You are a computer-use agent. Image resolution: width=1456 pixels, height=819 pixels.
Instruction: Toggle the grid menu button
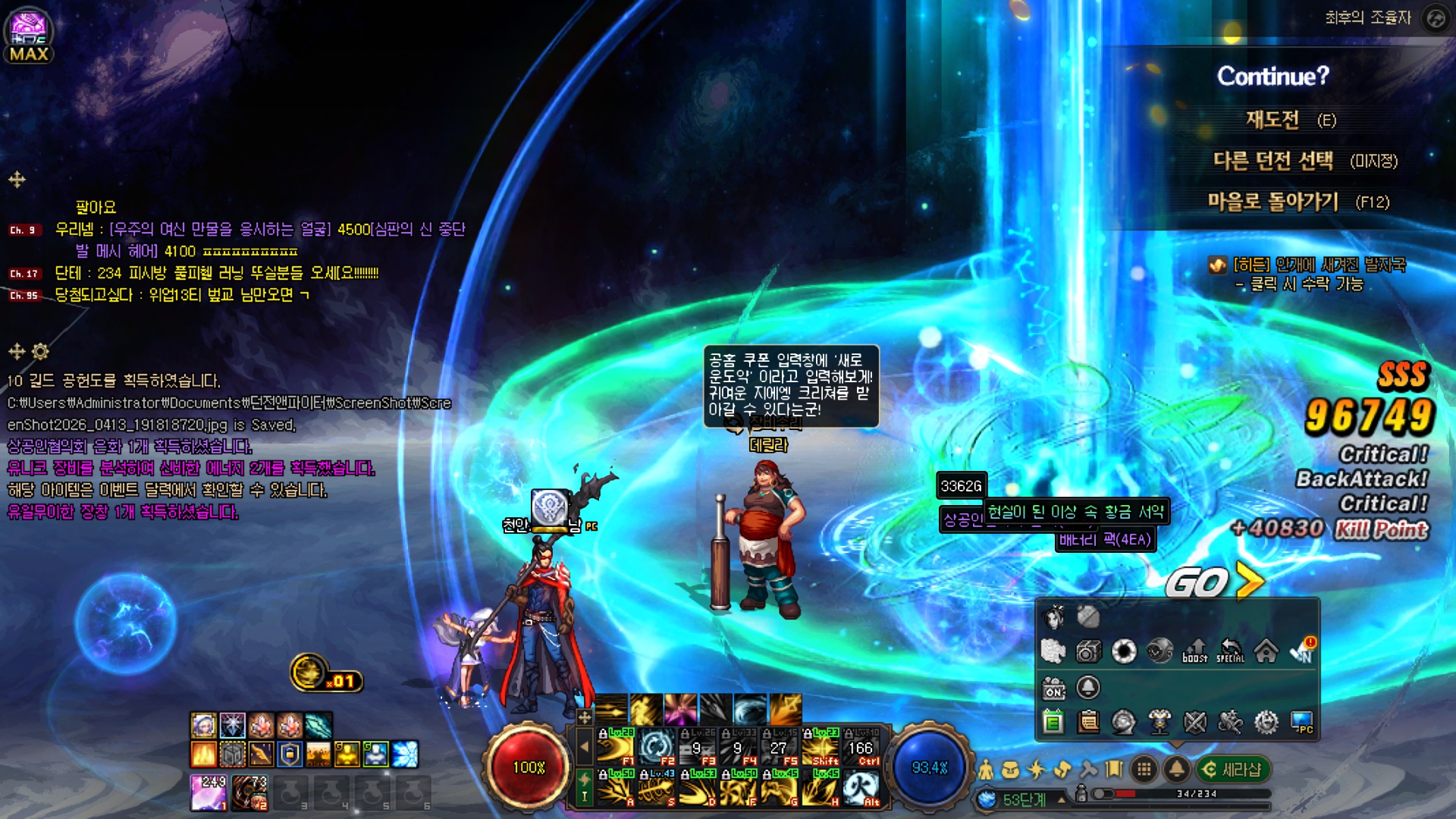coord(1144,770)
